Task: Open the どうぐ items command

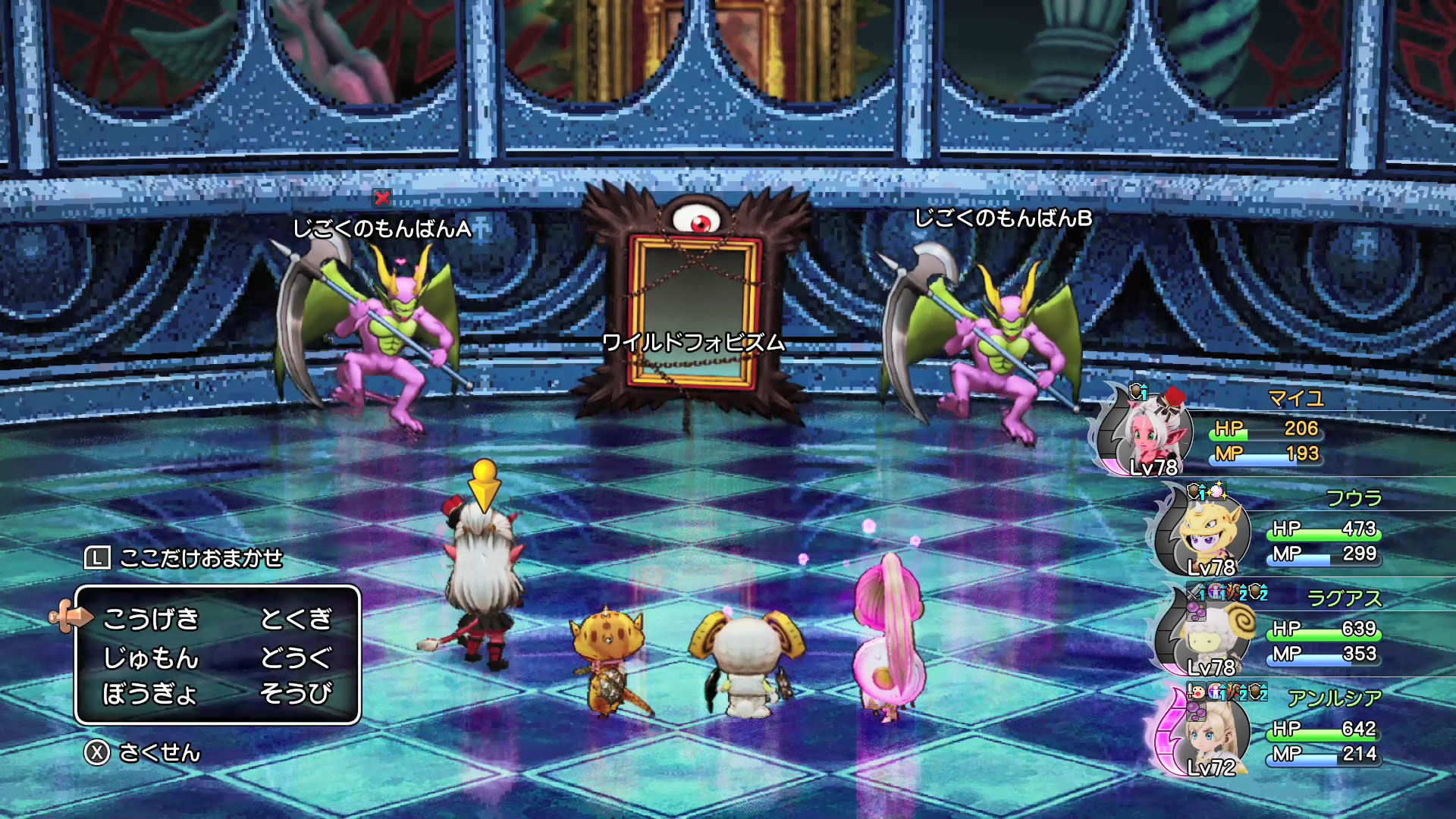Action: pos(296,657)
